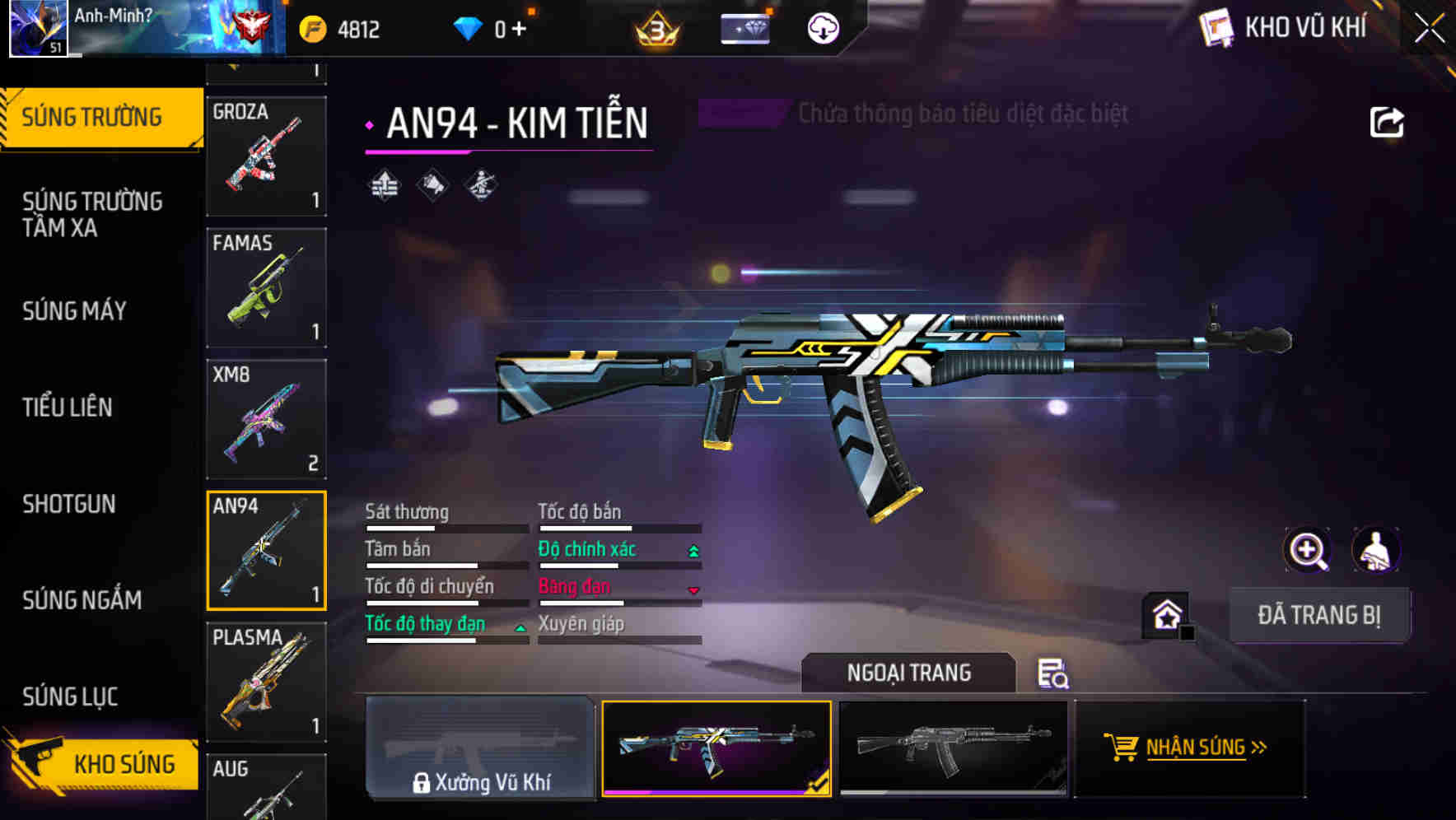Select the FAMAS weapon tile
The height and width of the screenshot is (820, 1456).
[x=266, y=287]
